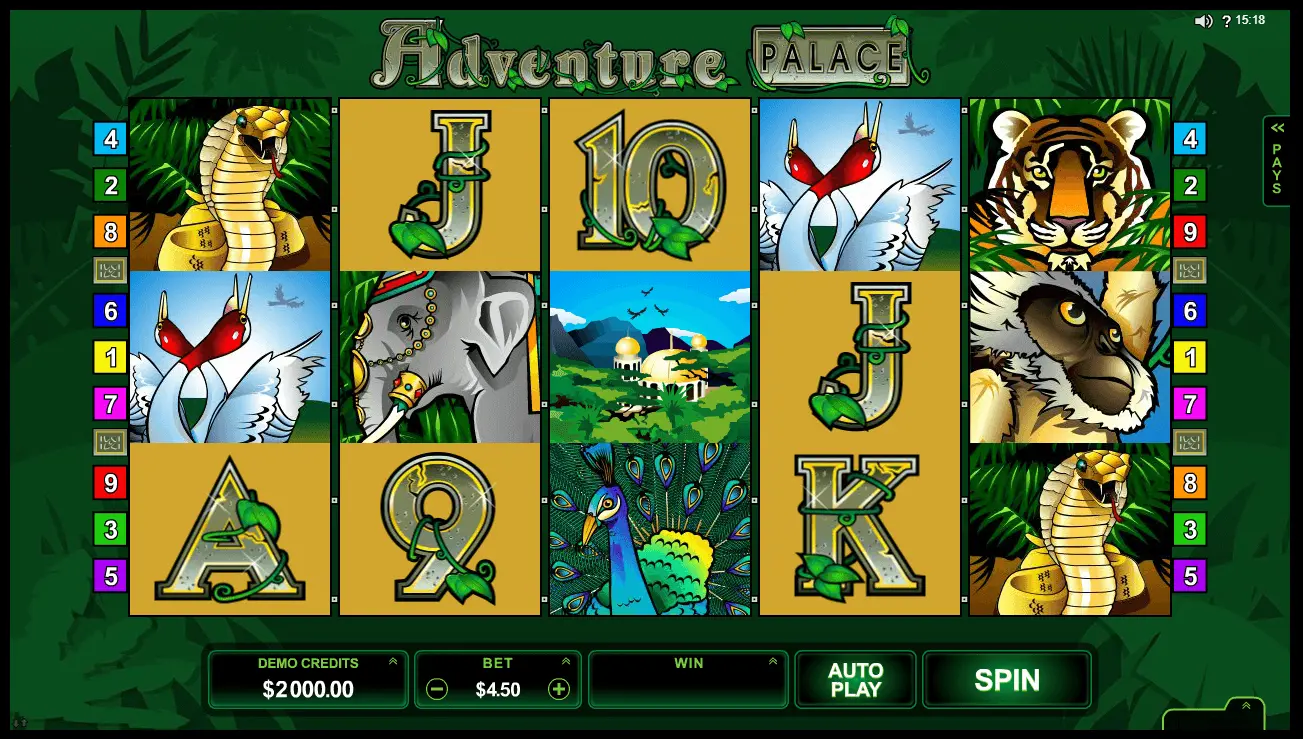Expand the bottom-right corner tab
The width and height of the screenshot is (1303, 739).
(x=1246, y=707)
